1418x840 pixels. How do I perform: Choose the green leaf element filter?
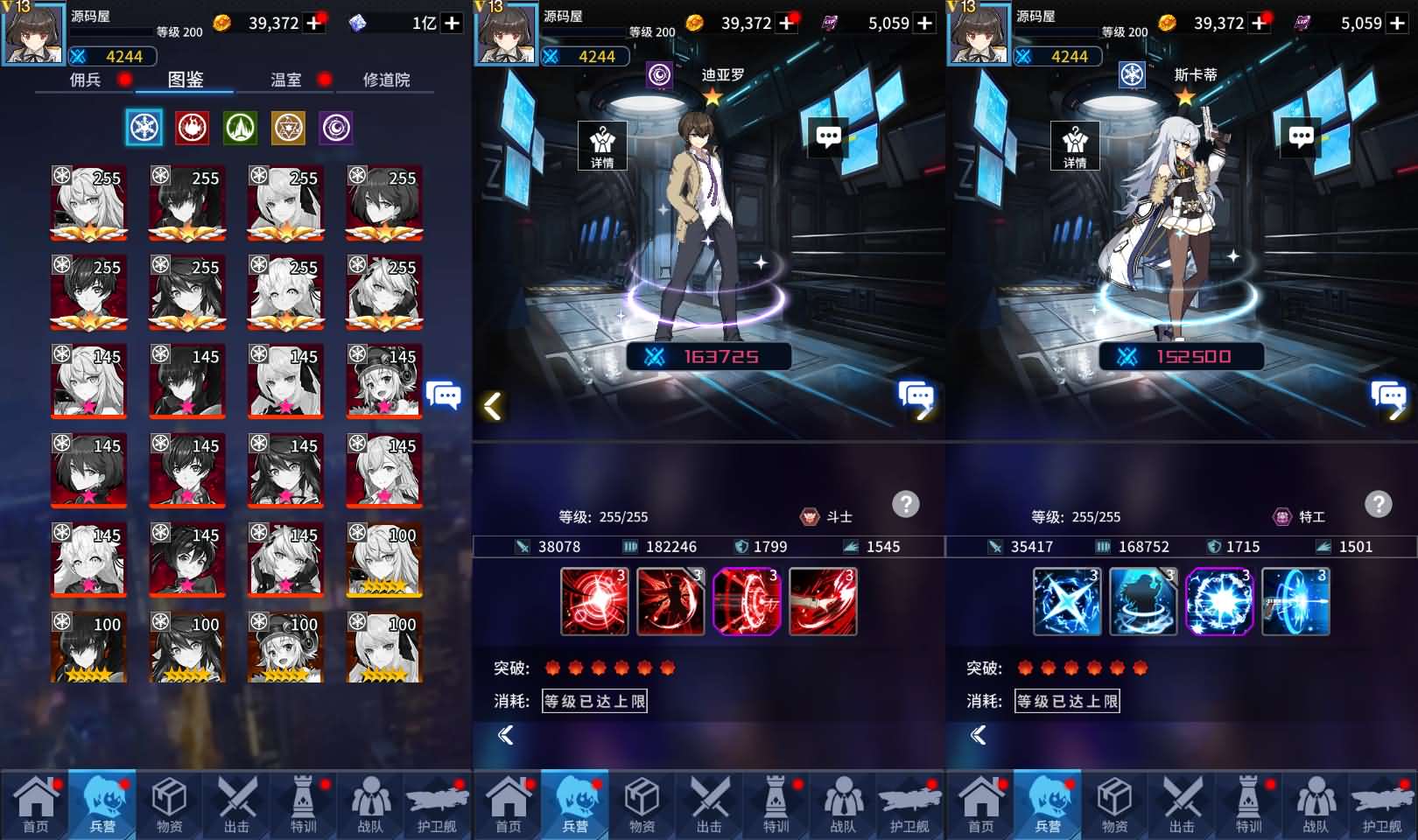coord(240,128)
